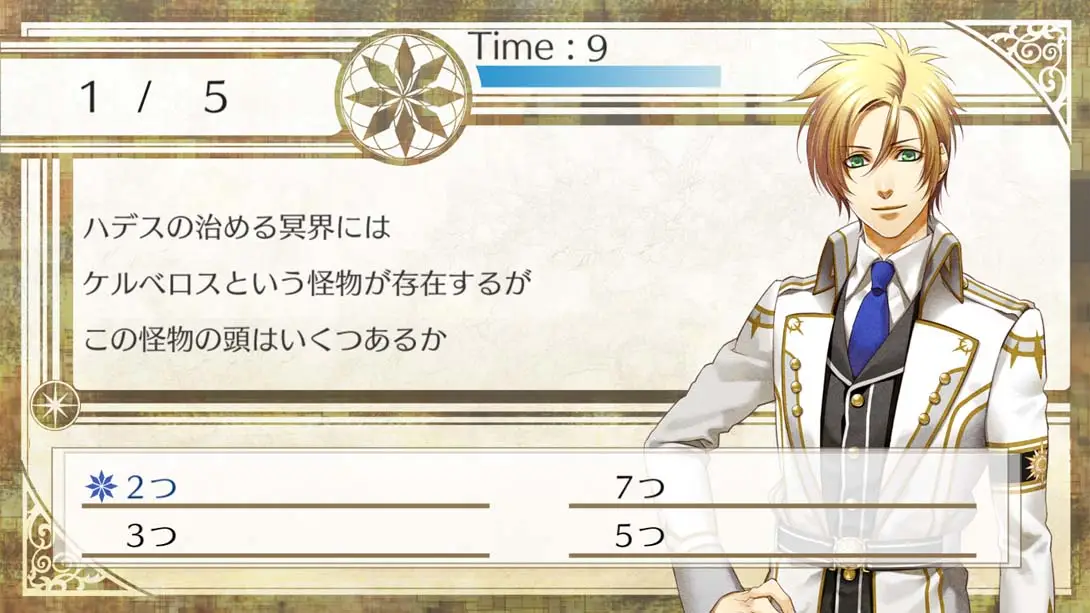
Task: Select the answer 2つ
Action: click(151, 488)
